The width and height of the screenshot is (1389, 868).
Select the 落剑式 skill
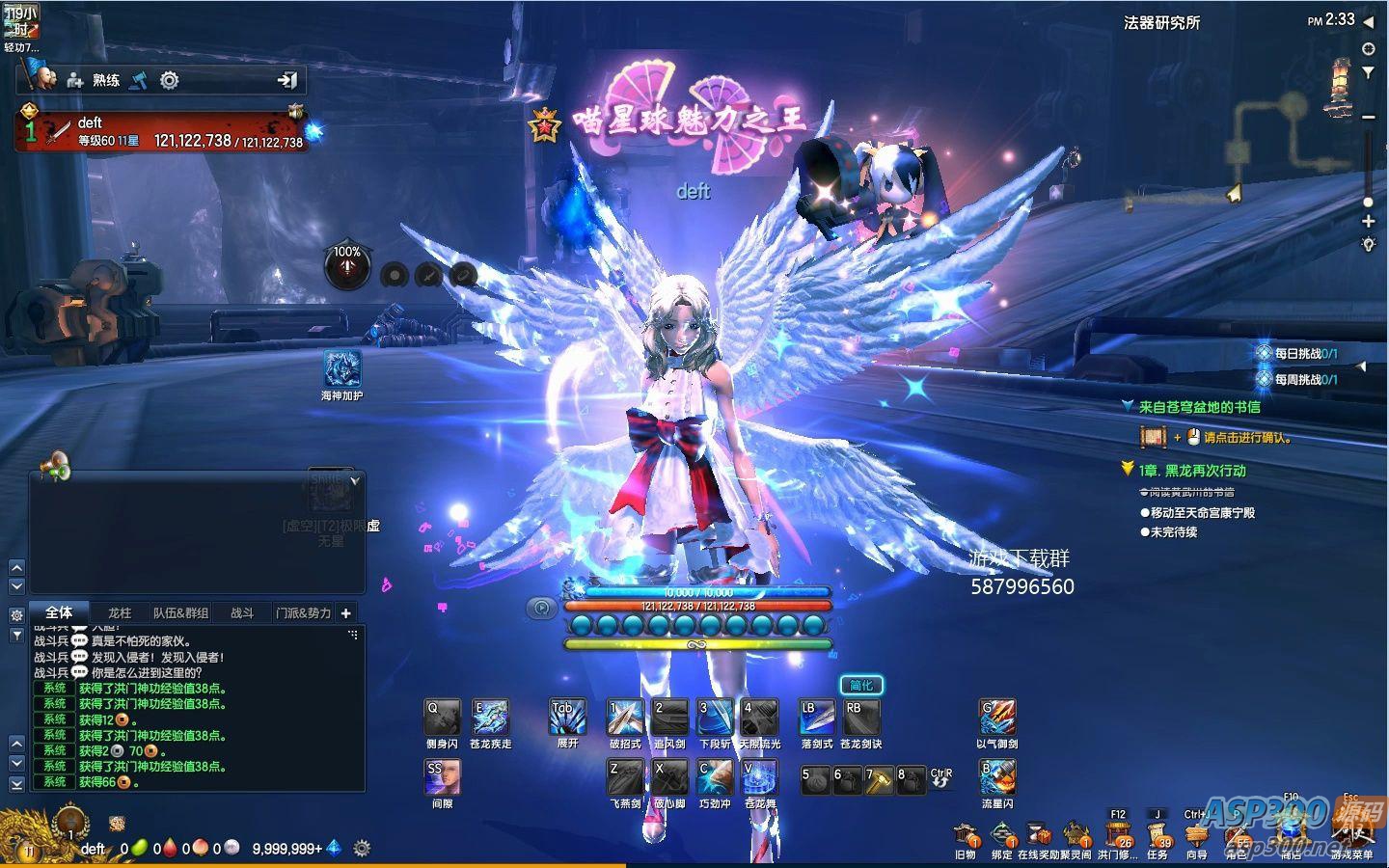pyautogui.click(x=817, y=719)
